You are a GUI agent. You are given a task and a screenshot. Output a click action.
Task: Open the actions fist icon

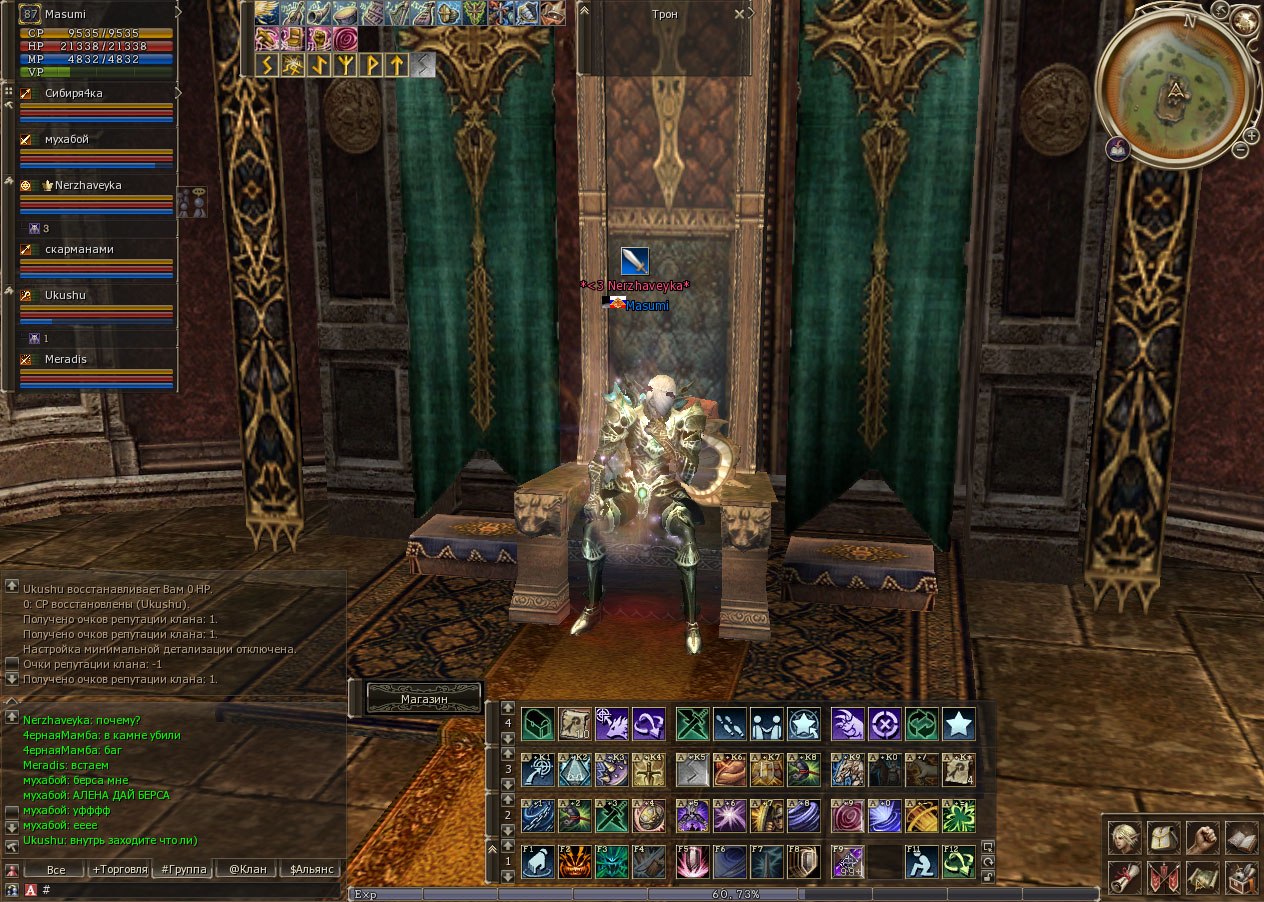1202,838
